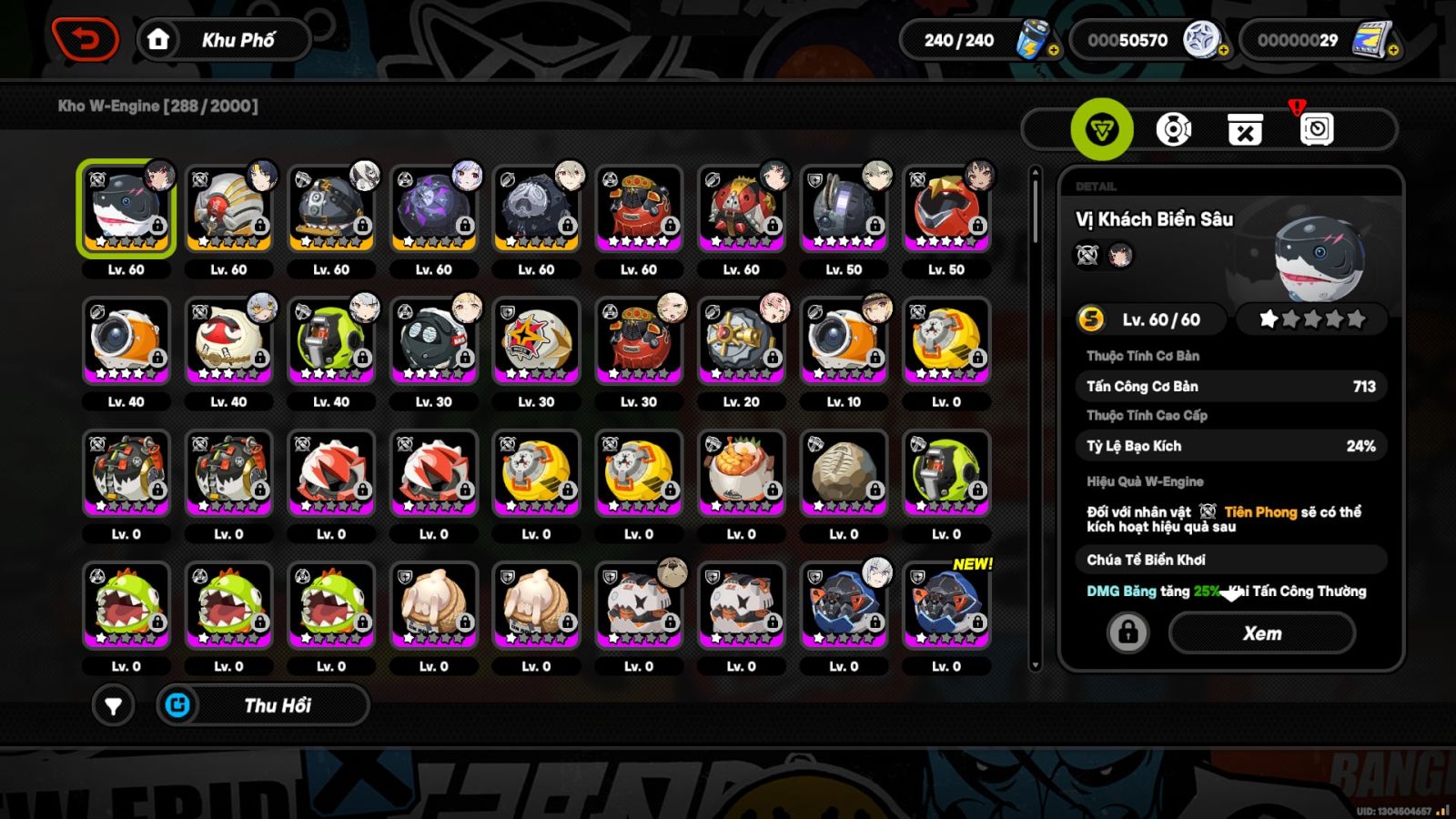Viewport: 1456px width, 819px height.
Task: Open the crossed-box dismantle tab
Action: (1245, 130)
